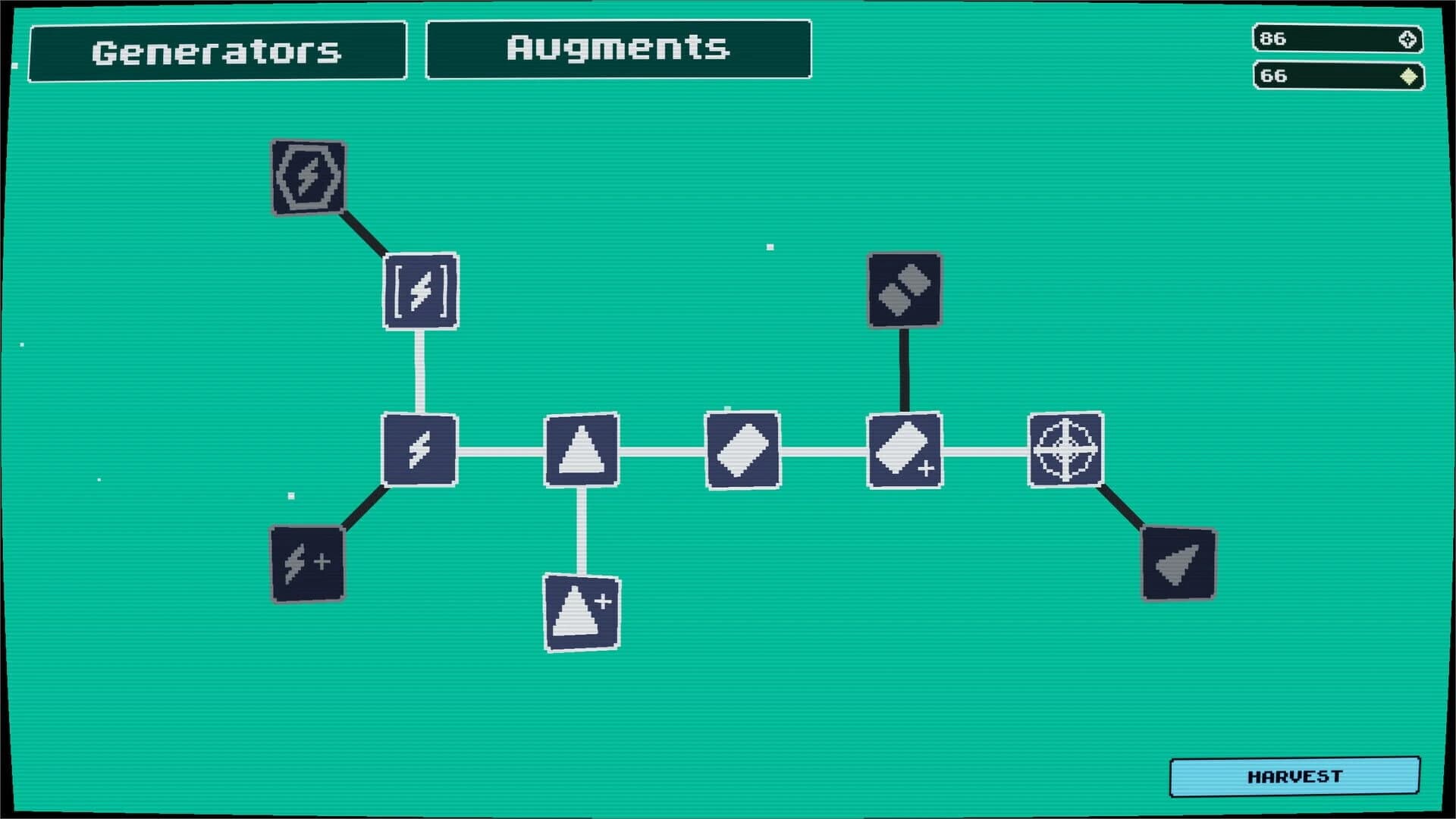
Task: Open the Augments tab
Action: [x=619, y=49]
